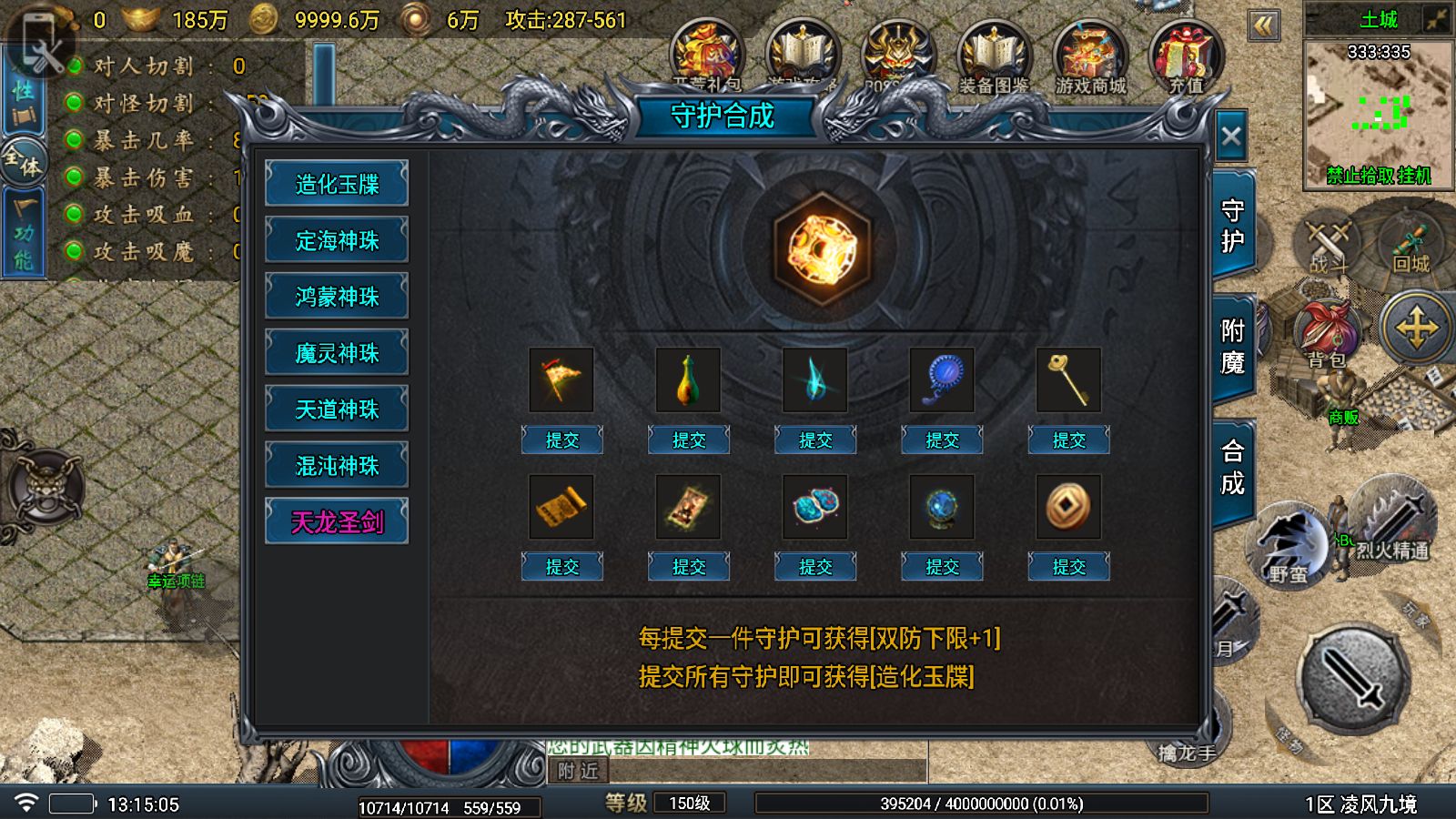Cast the 烈火精通 skill icon
This screenshot has height=819, width=1456.
click(1390, 519)
